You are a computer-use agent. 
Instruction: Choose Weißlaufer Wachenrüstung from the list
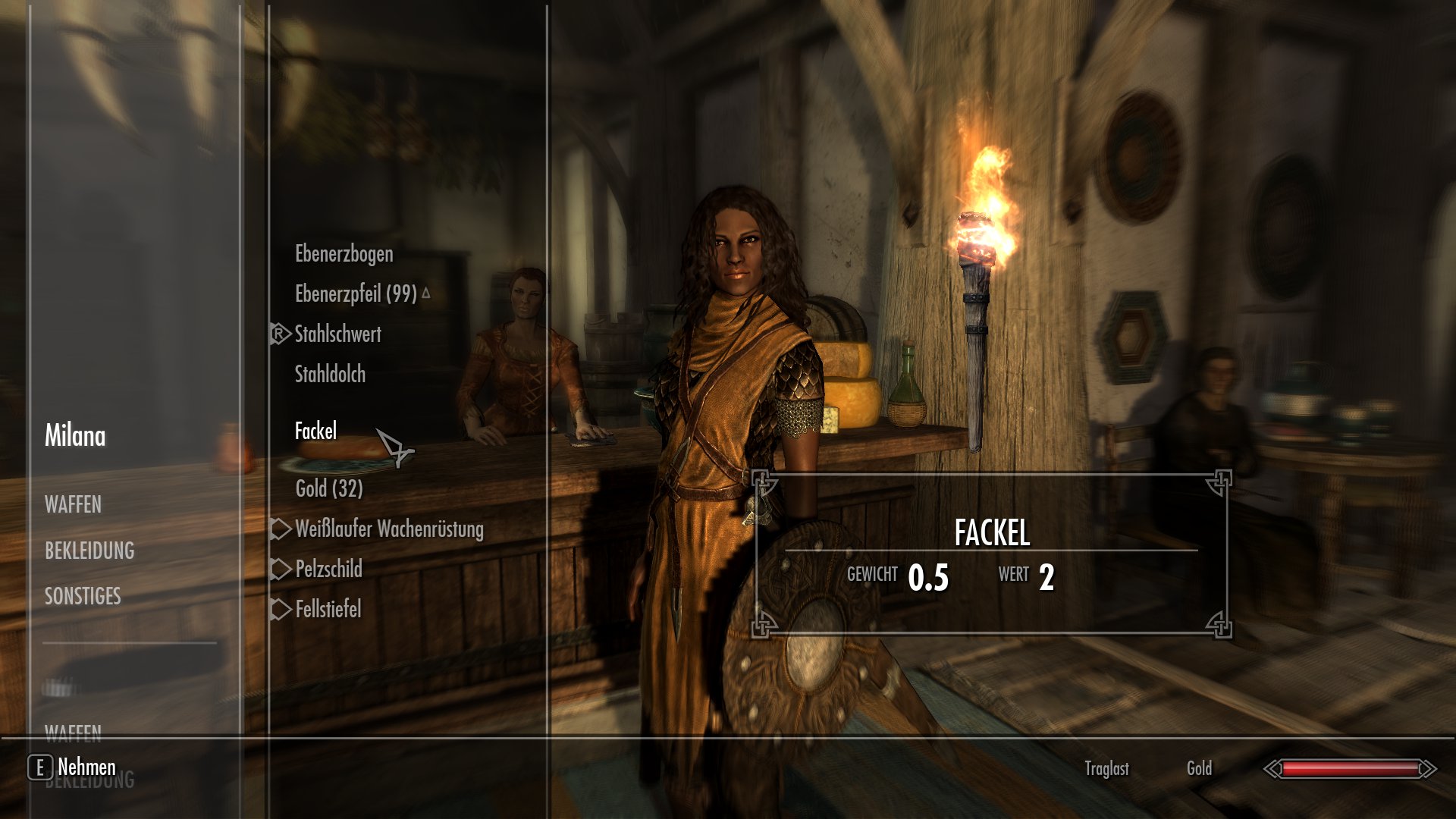[389, 529]
